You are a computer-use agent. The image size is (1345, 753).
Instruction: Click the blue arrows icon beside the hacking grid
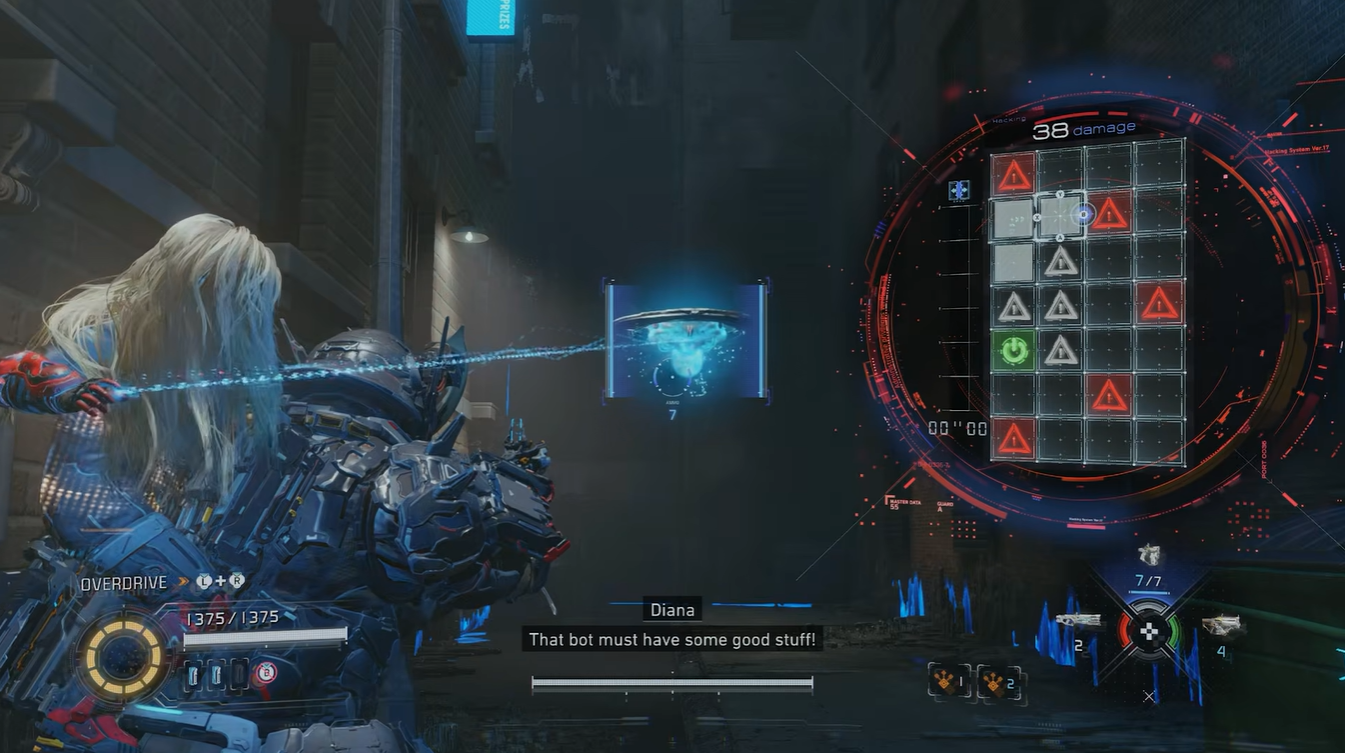pyautogui.click(x=959, y=189)
